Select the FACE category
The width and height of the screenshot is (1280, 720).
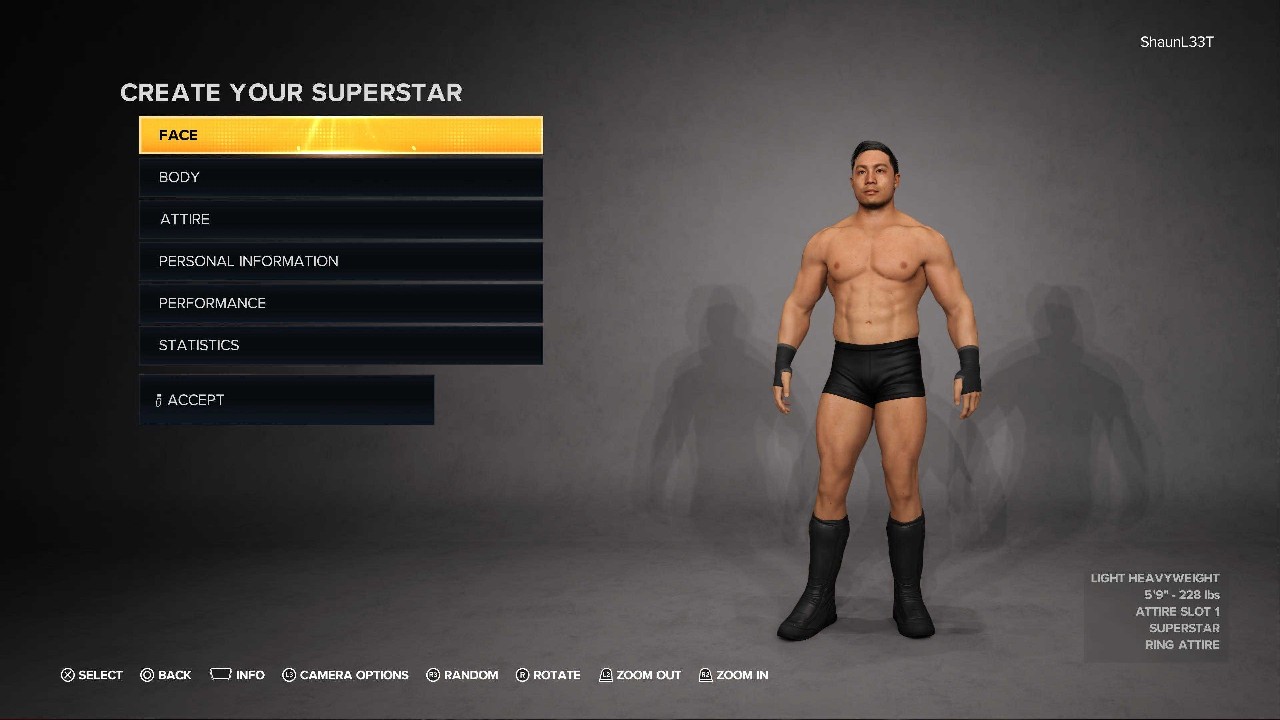[x=340, y=134]
